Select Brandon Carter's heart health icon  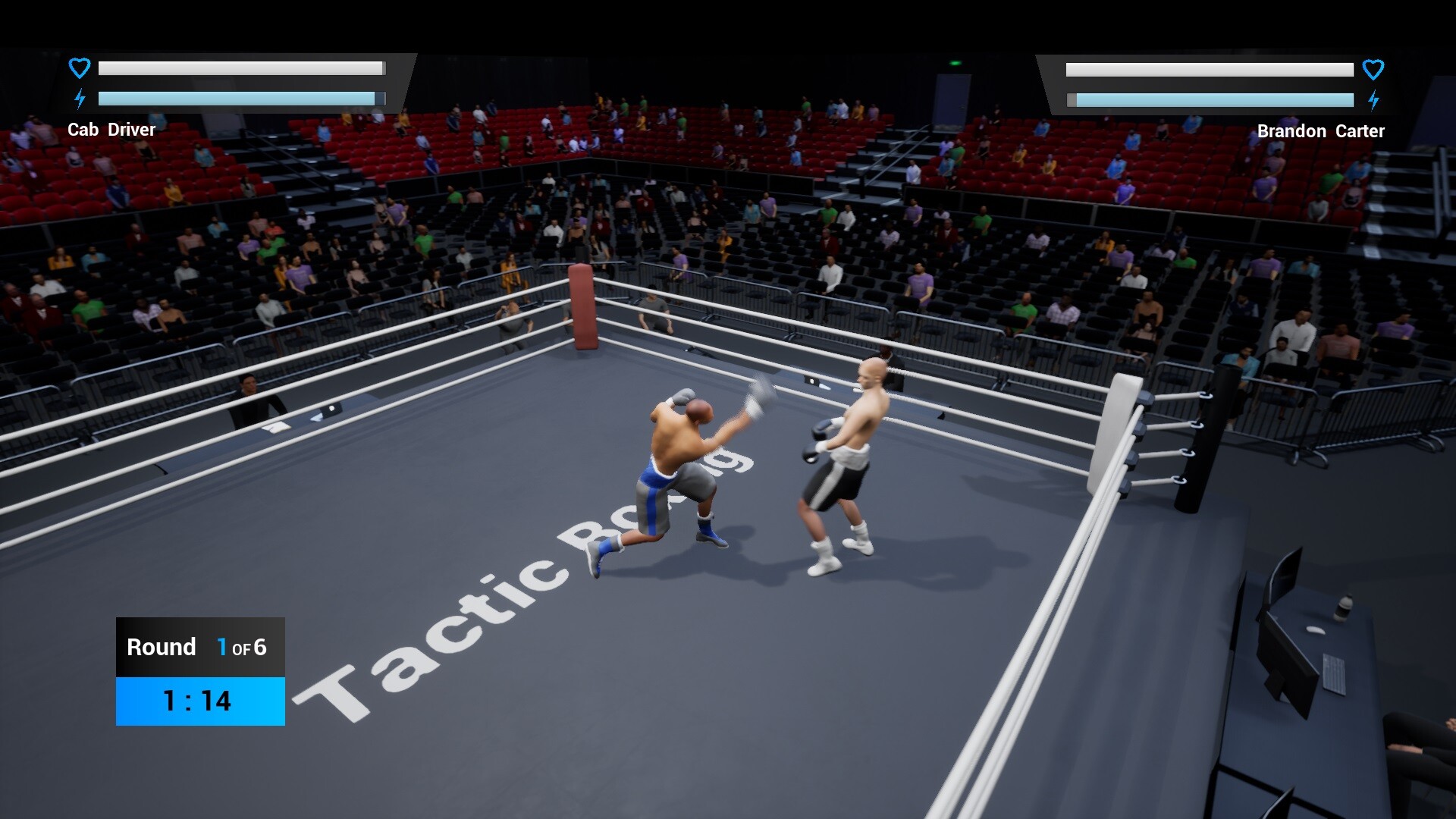pyautogui.click(x=1374, y=70)
